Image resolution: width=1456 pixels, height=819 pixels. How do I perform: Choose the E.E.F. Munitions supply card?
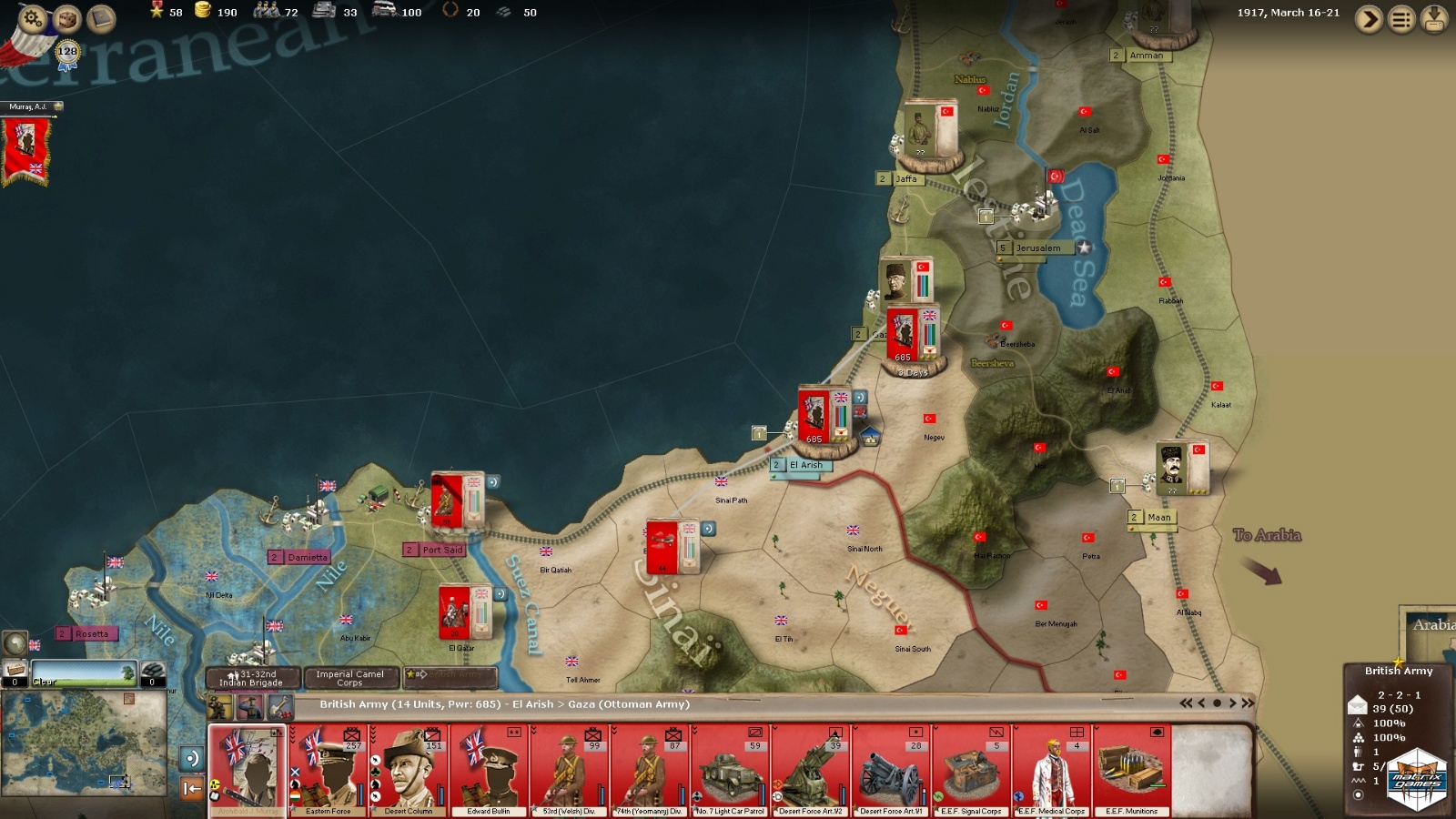coord(1131,770)
